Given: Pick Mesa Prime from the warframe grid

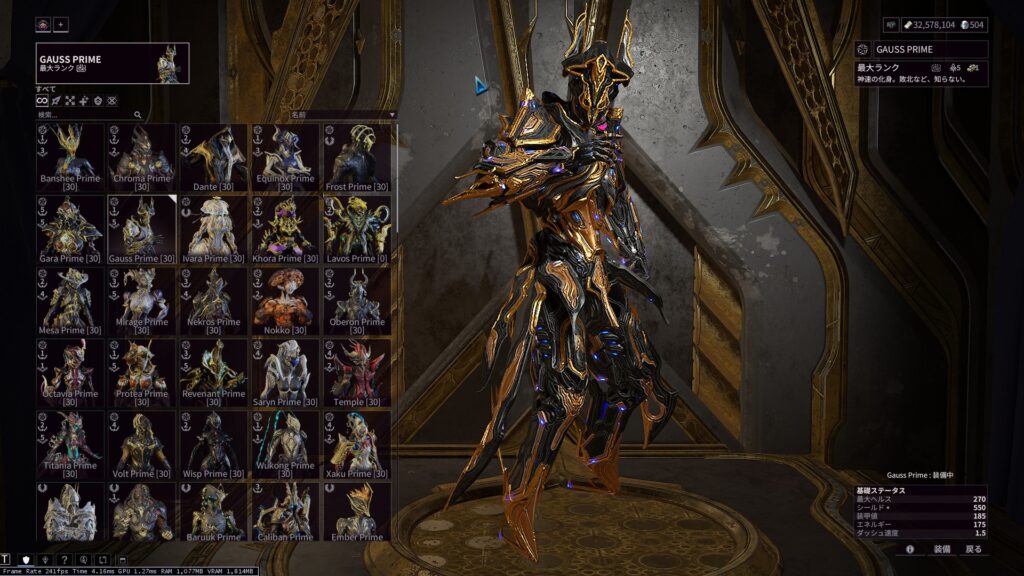Looking at the screenshot, I should point(70,301).
